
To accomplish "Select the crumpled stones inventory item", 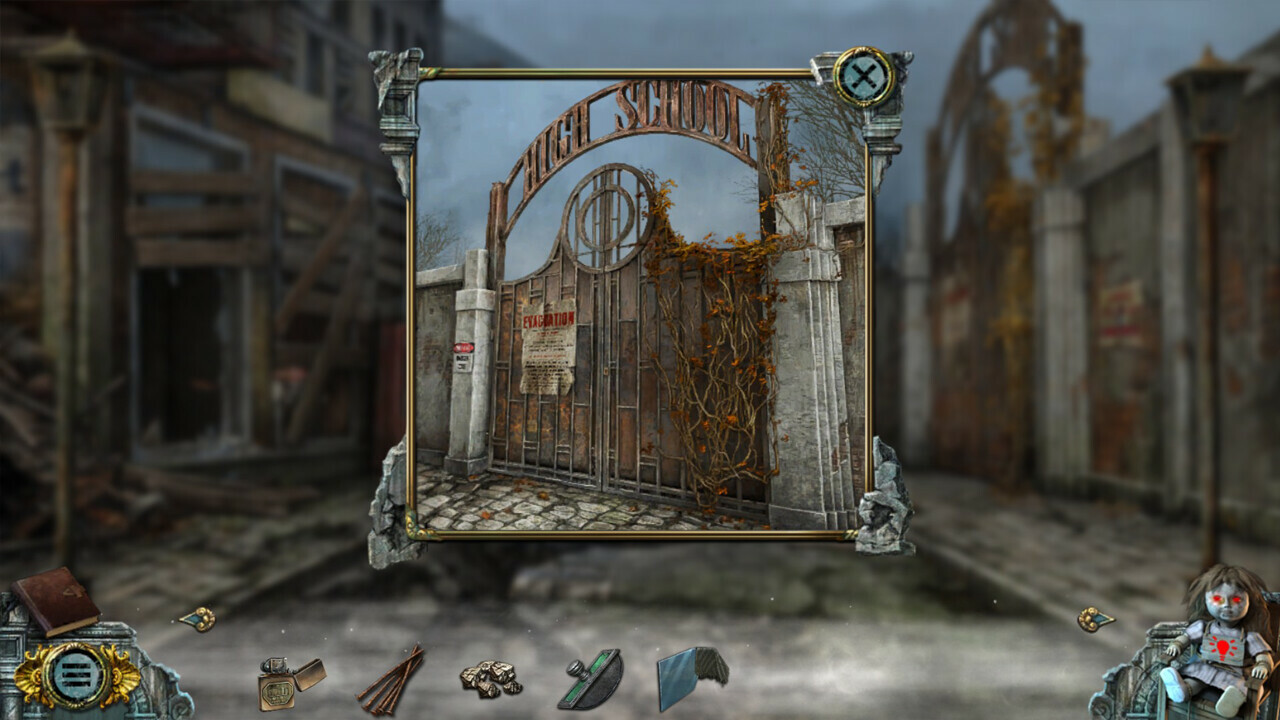I will tap(490, 678).
